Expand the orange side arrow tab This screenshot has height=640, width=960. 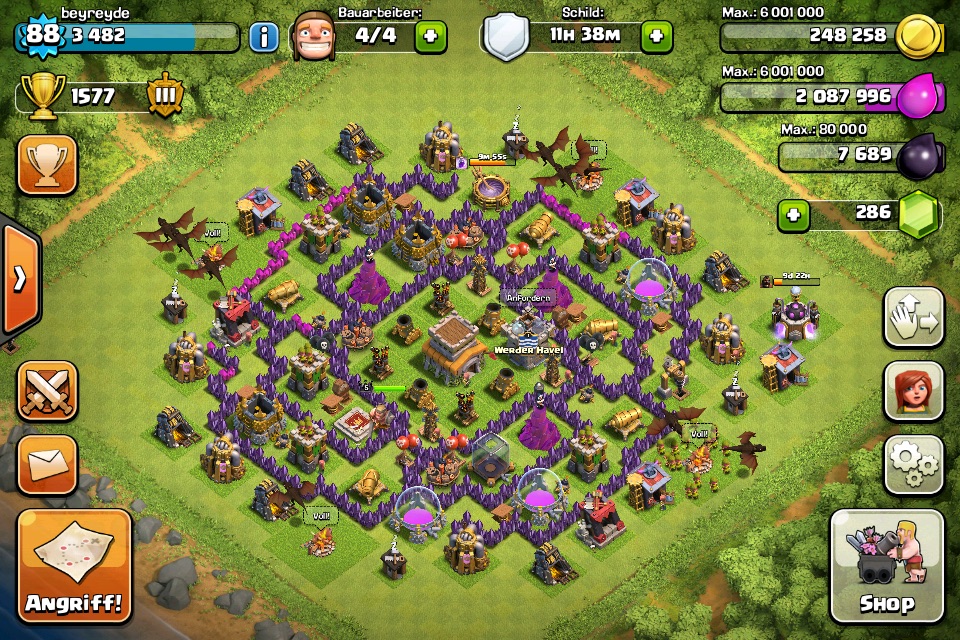(x=19, y=279)
